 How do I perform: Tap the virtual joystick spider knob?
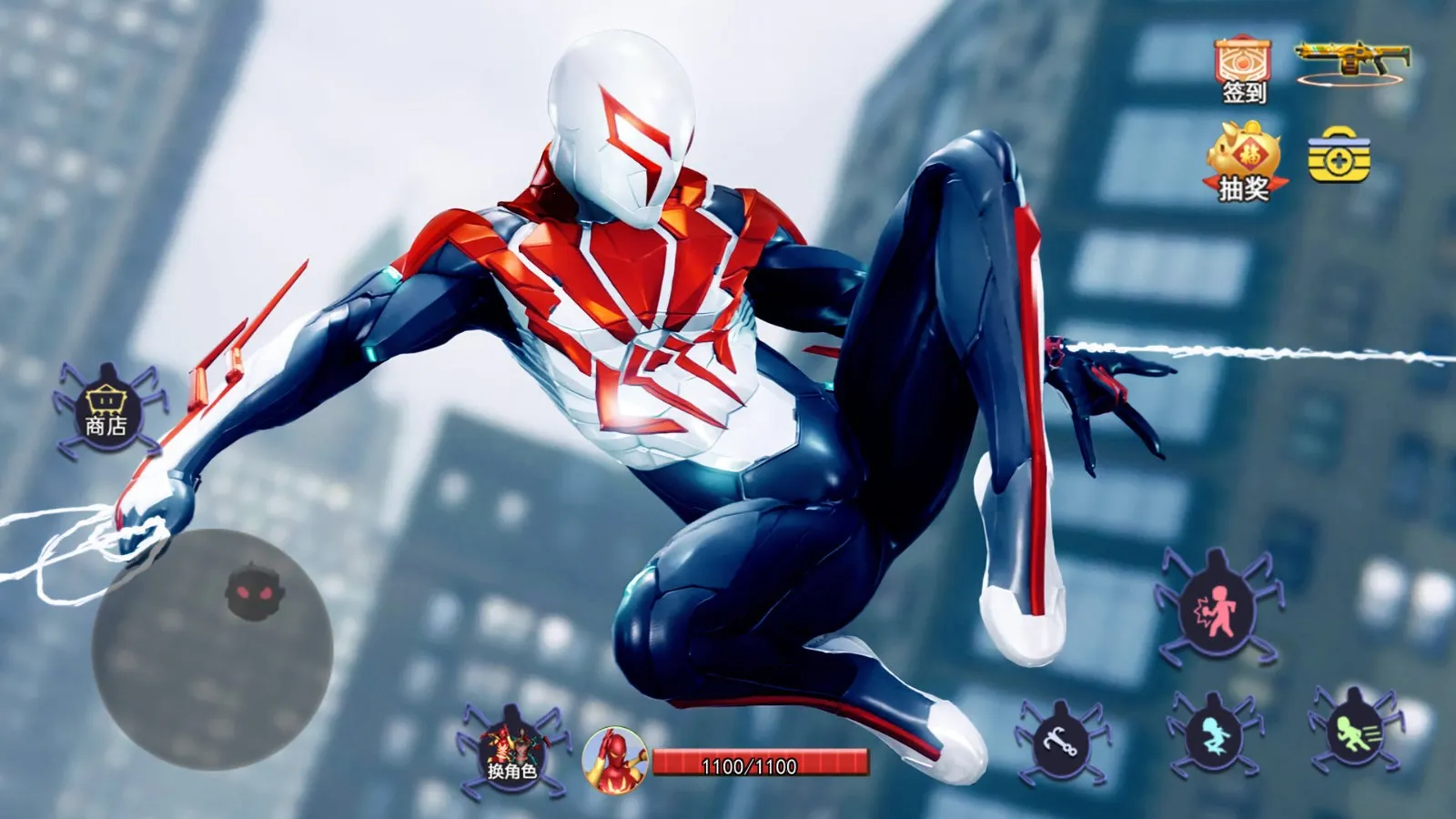pos(249,591)
